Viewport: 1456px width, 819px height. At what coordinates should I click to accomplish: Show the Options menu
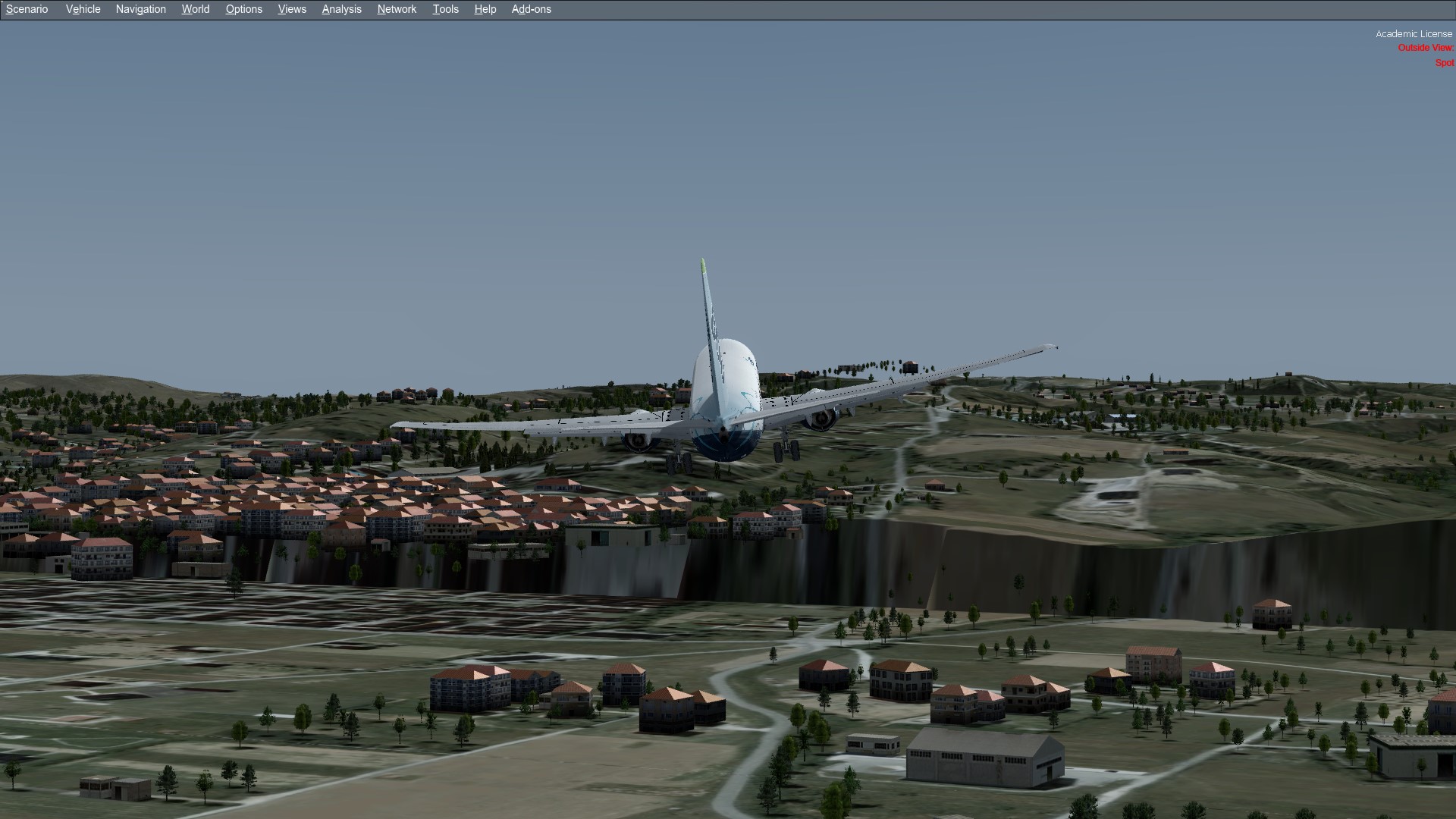244,9
